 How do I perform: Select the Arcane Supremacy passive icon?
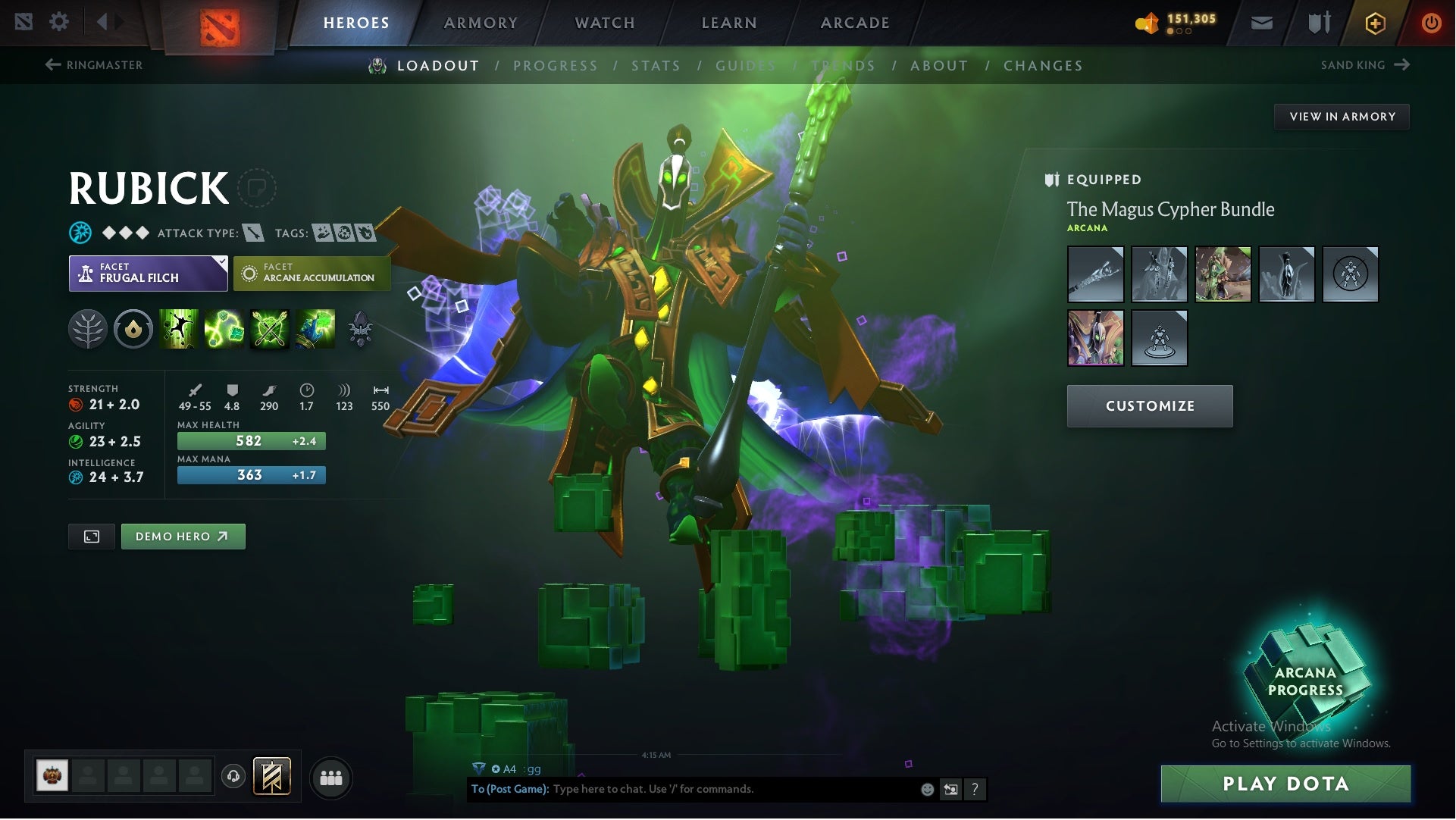coord(268,329)
